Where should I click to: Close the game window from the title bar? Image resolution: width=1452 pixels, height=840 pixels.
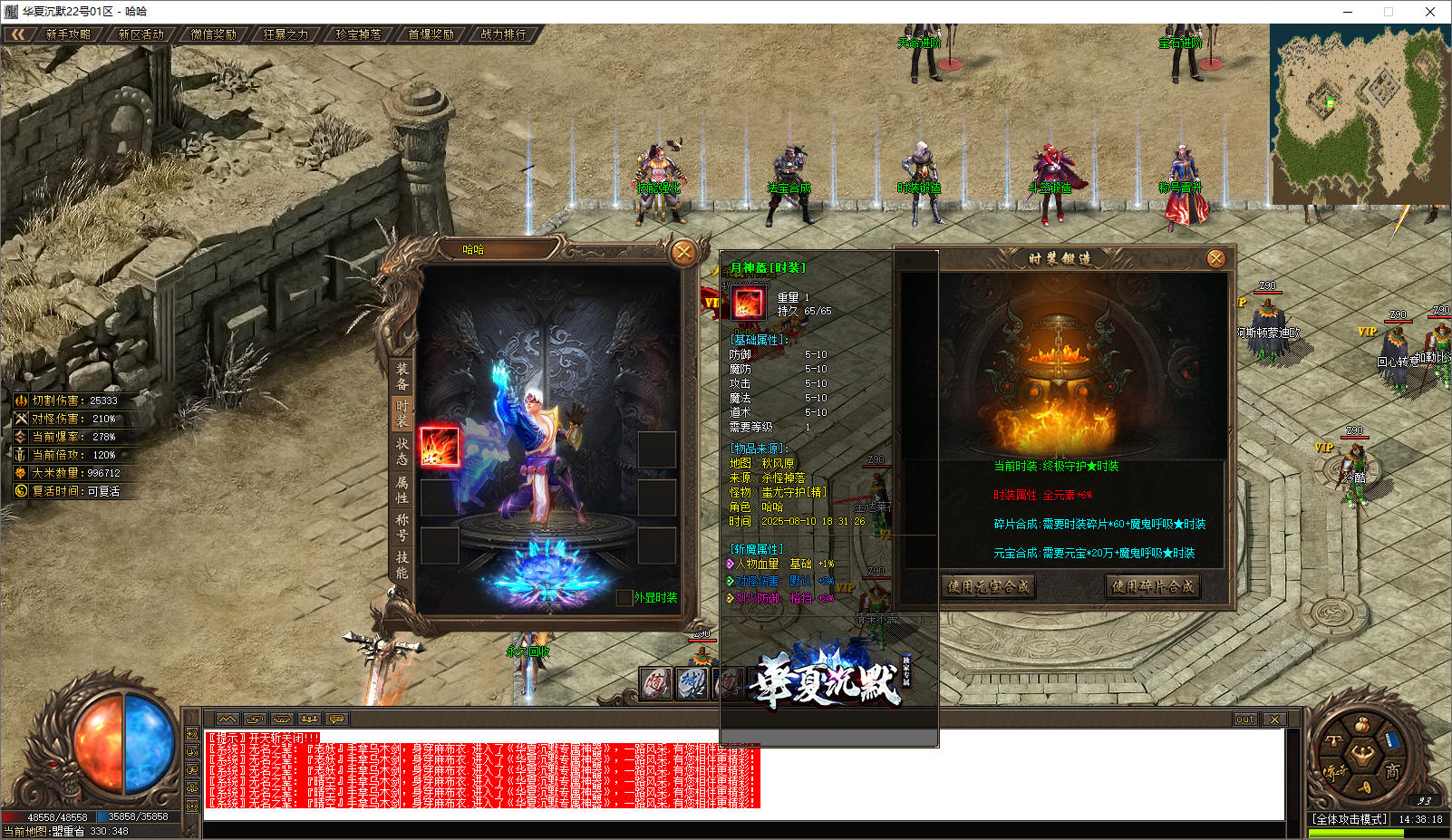(x=1429, y=12)
